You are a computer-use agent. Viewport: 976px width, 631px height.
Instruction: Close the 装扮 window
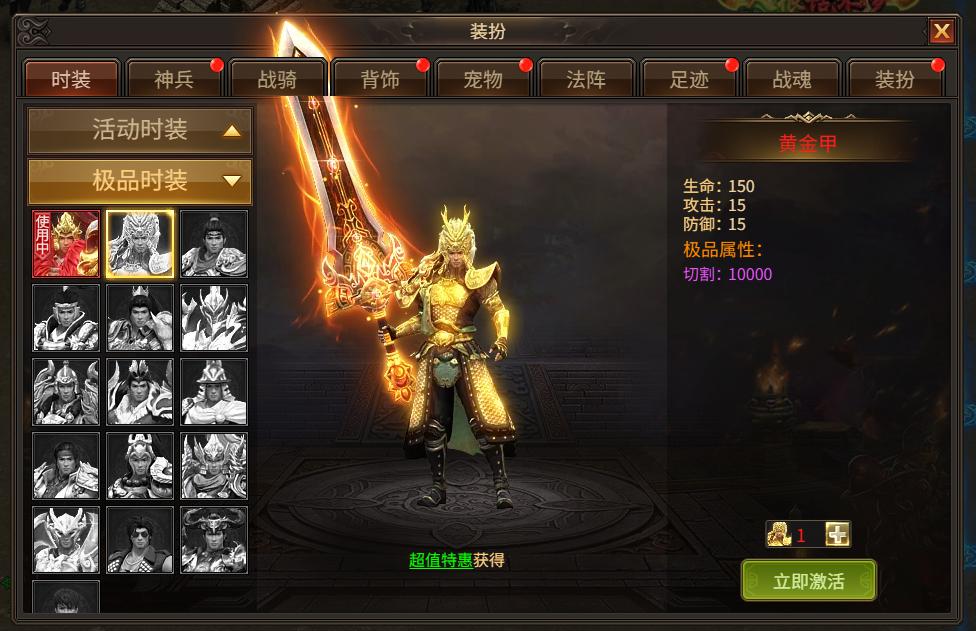pyautogui.click(x=942, y=31)
